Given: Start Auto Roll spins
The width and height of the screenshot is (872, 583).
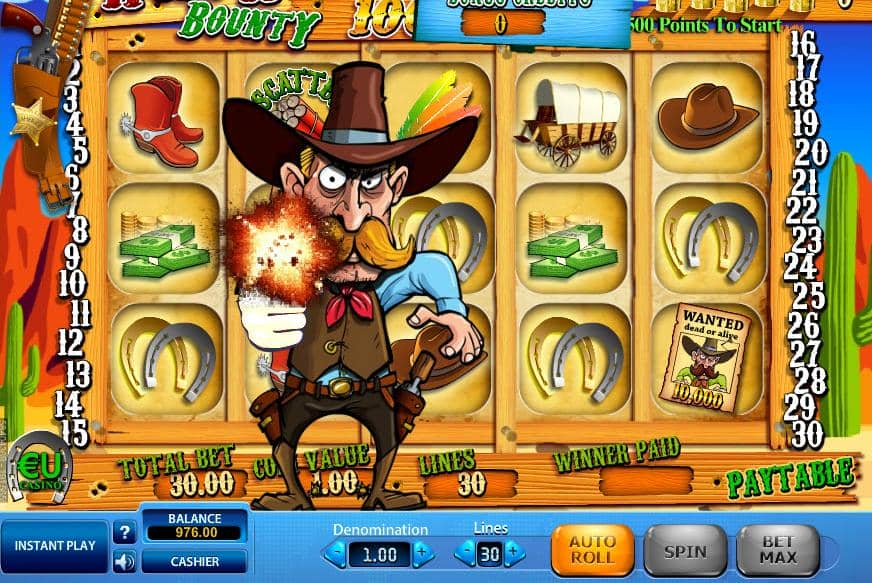Looking at the screenshot, I should point(592,551).
